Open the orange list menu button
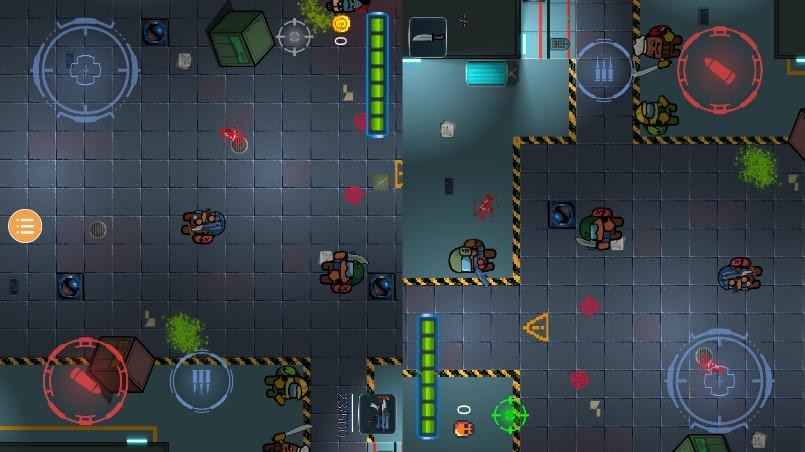 25,226
